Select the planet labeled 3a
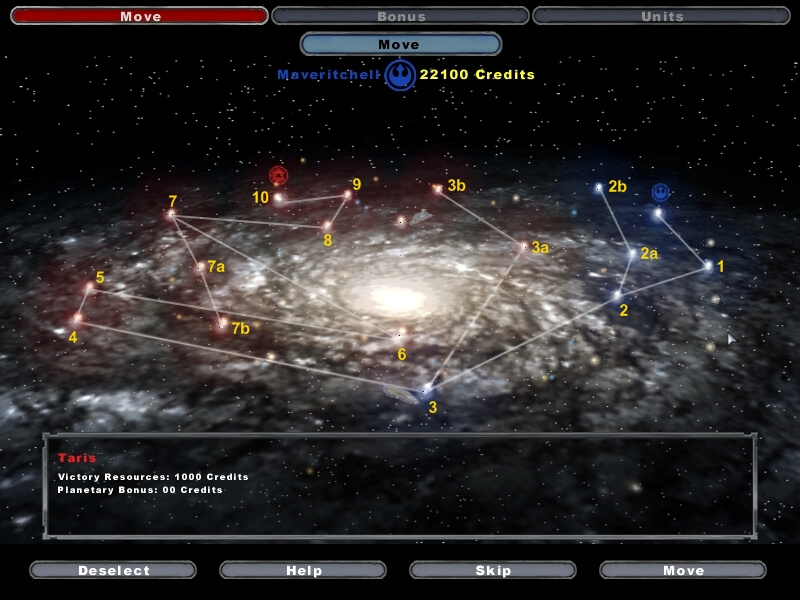The width and height of the screenshot is (800, 600). [523, 246]
